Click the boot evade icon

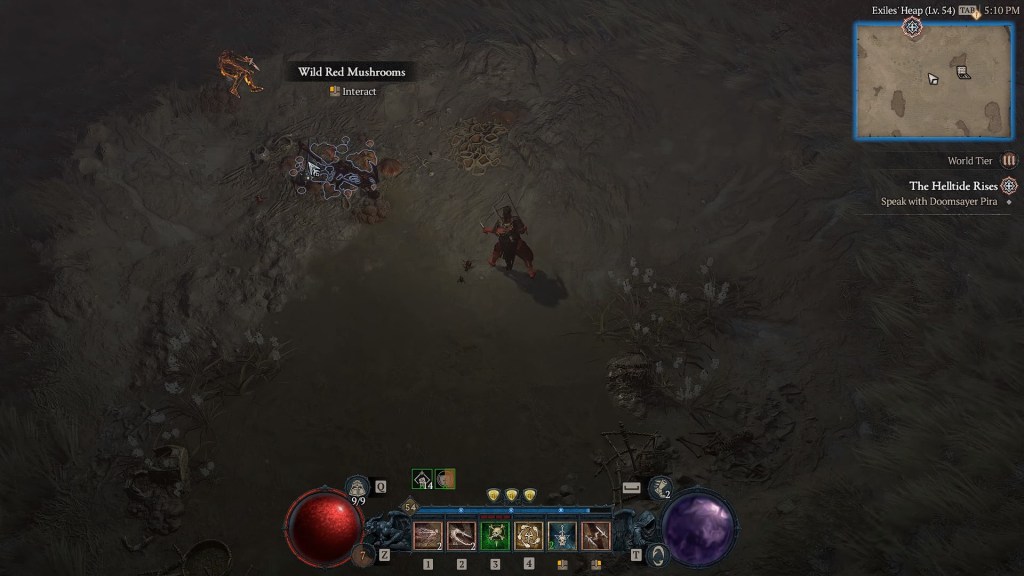(x=659, y=487)
